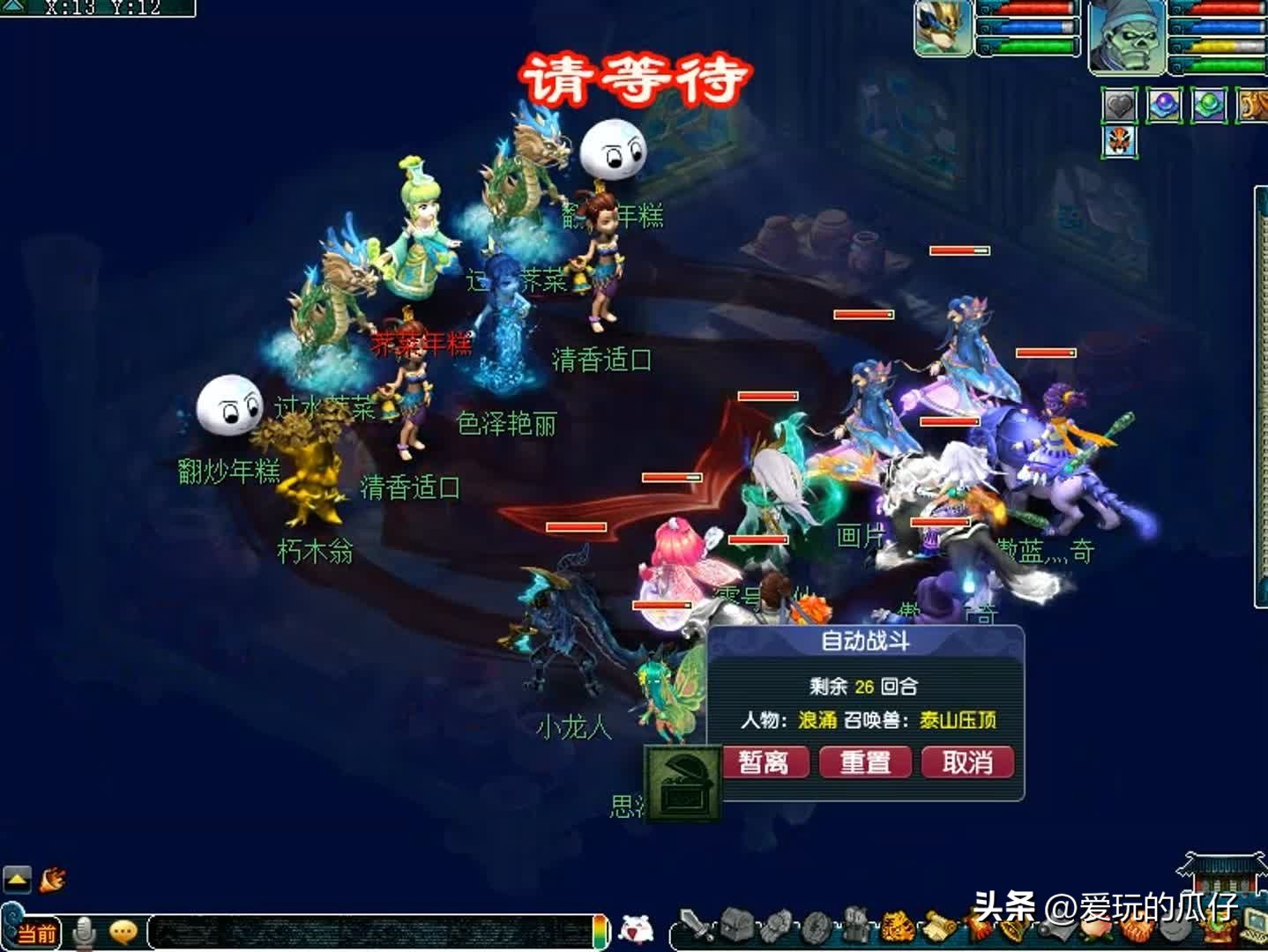Select the sword attack icon in battle bar
The width and height of the screenshot is (1268, 952).
[696, 926]
